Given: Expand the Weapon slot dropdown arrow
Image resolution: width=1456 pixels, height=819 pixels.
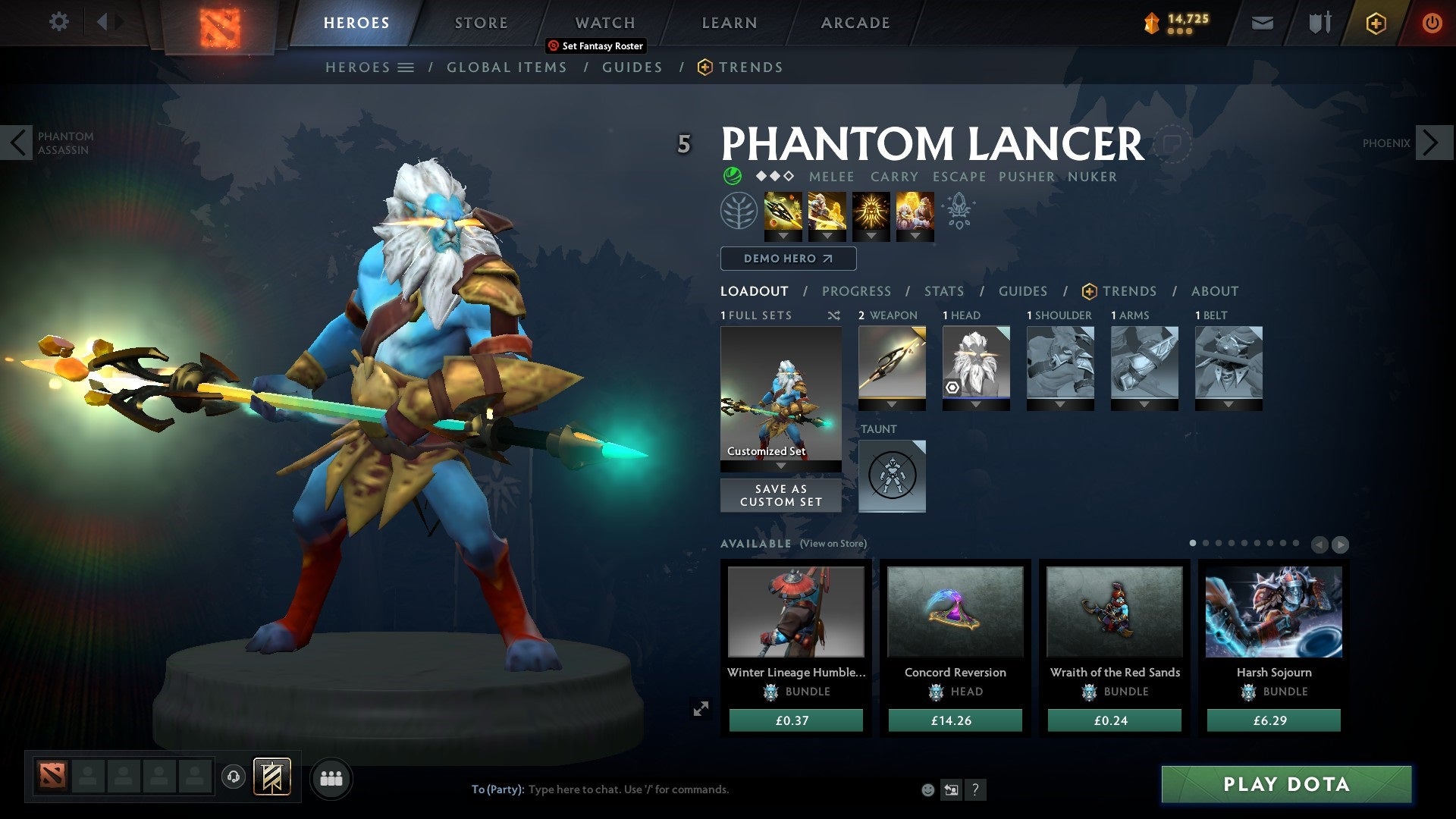Looking at the screenshot, I should pos(892,404).
